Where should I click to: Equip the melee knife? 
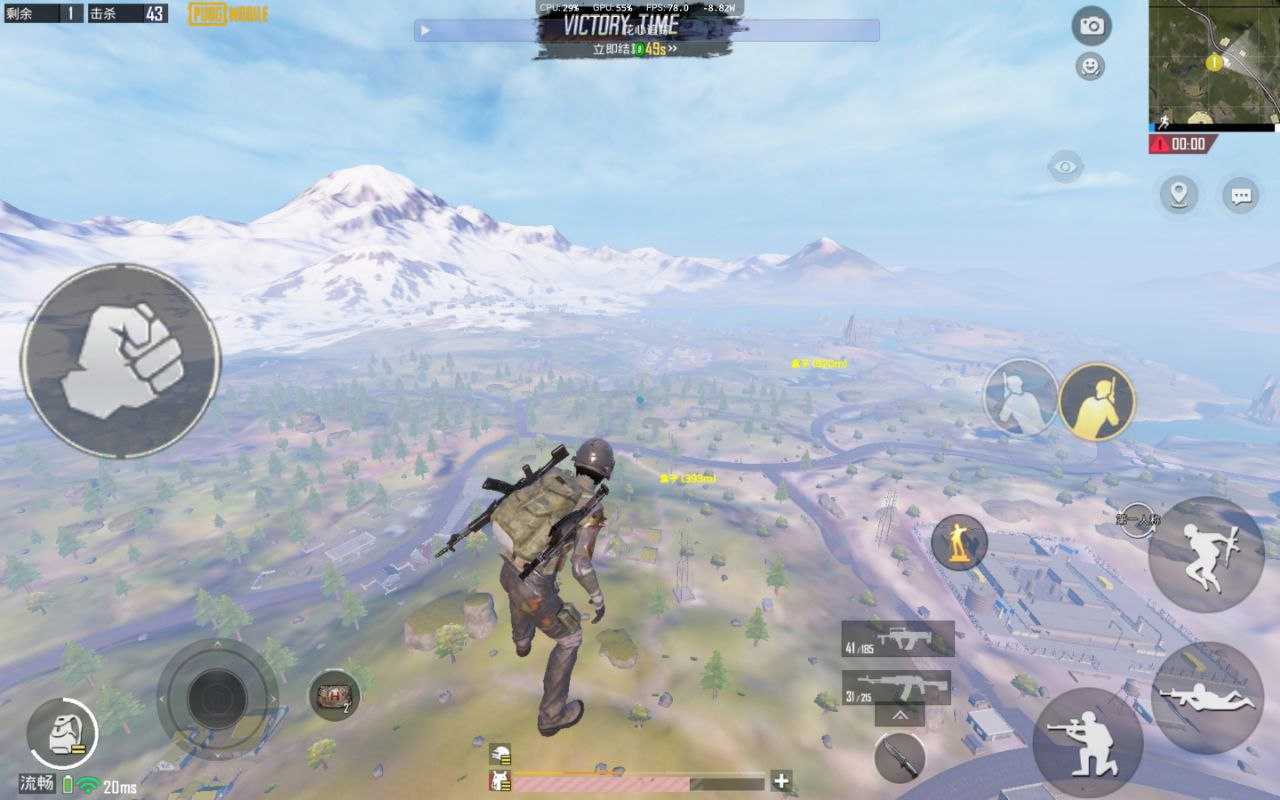coord(899,757)
